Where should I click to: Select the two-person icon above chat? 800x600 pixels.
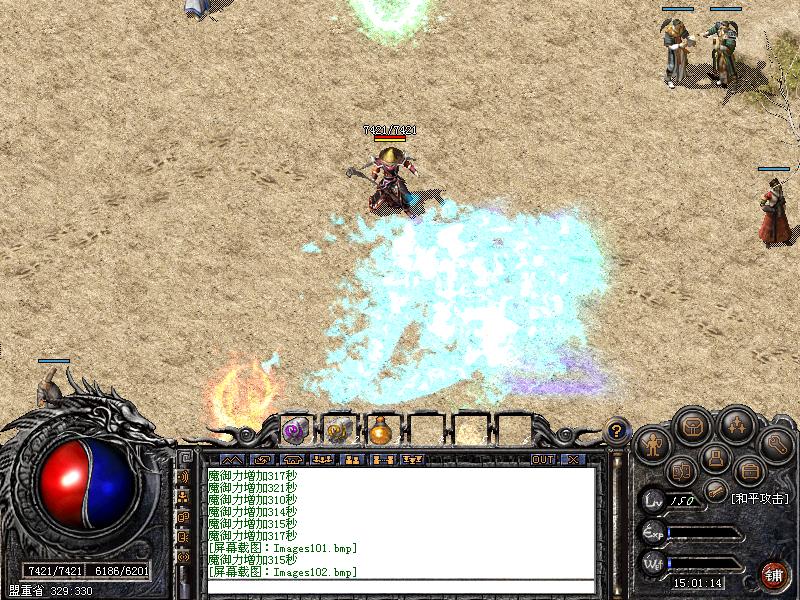351,460
